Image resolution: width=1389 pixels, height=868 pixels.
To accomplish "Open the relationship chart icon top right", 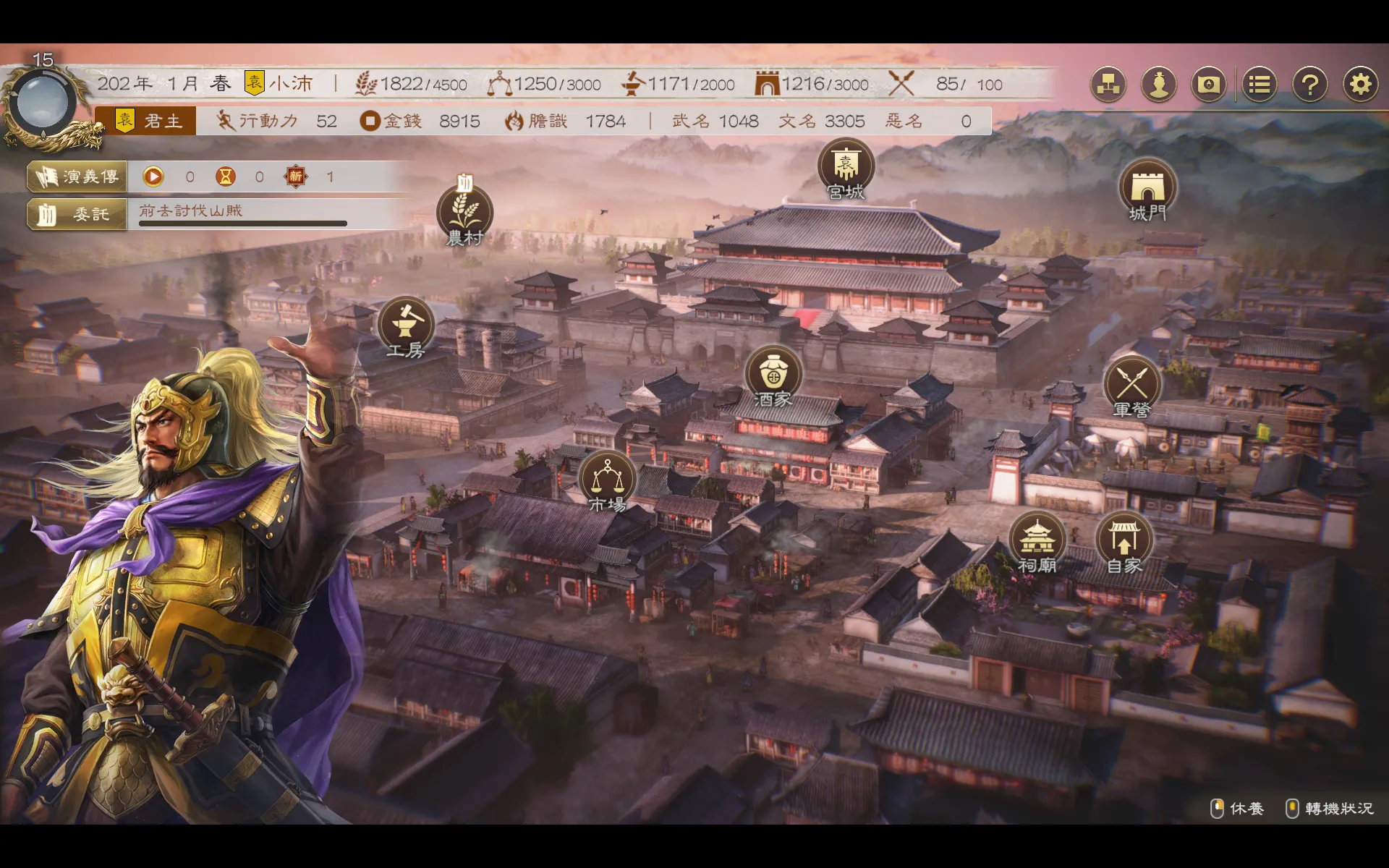I will pyautogui.click(x=1108, y=84).
